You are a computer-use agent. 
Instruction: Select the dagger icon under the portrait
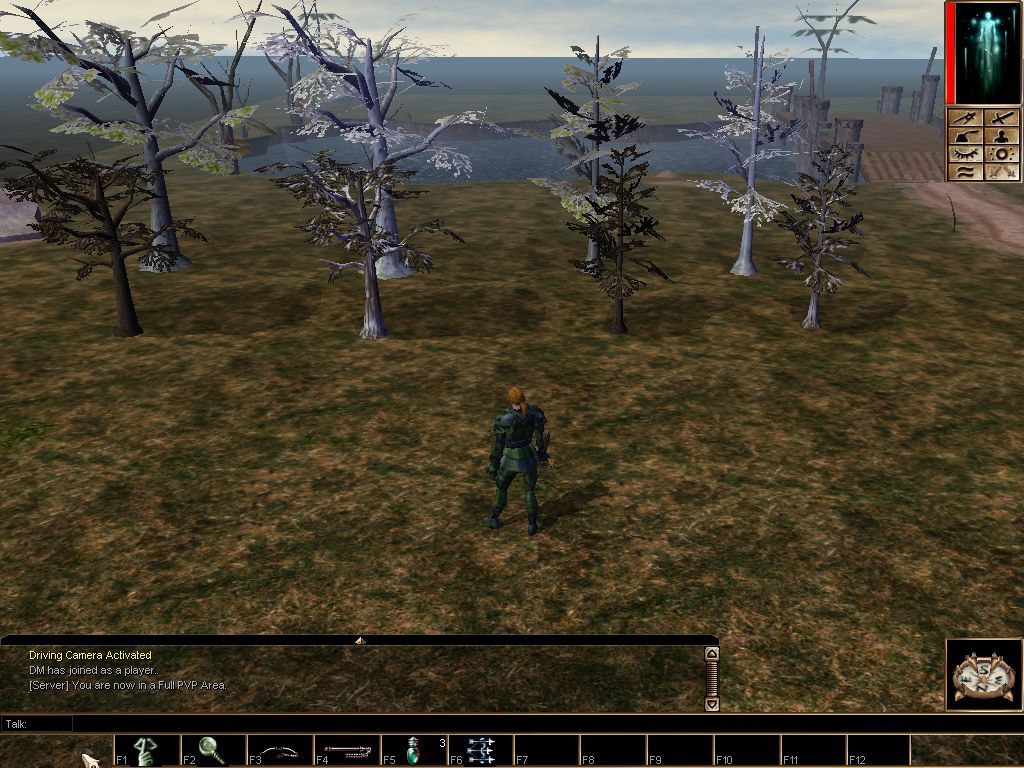click(964, 118)
